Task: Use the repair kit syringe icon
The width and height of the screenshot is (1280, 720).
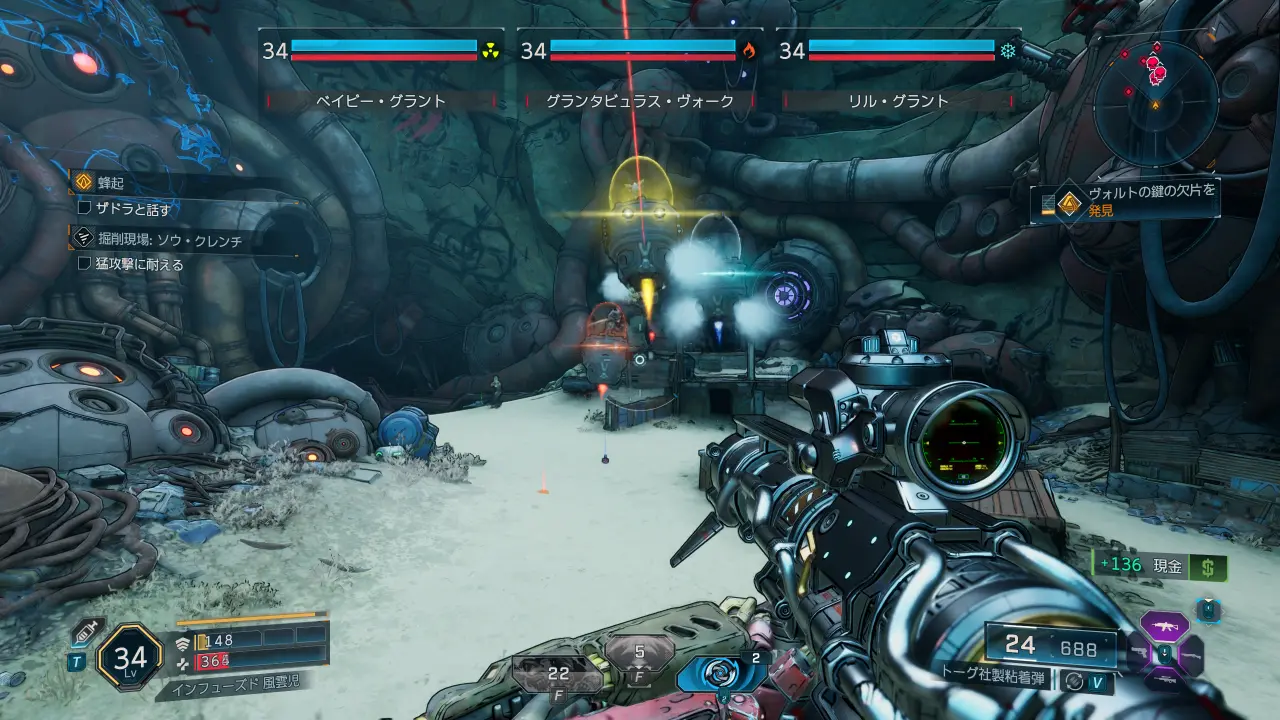Action: (85, 632)
